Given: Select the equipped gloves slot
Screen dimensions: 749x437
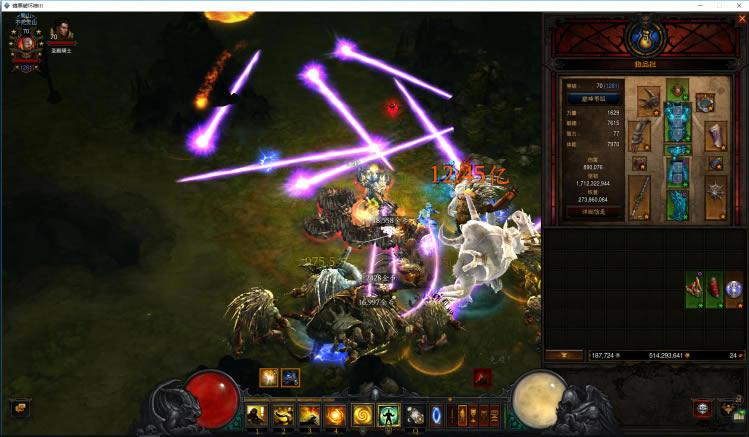Looking at the screenshot, I should [640, 133].
